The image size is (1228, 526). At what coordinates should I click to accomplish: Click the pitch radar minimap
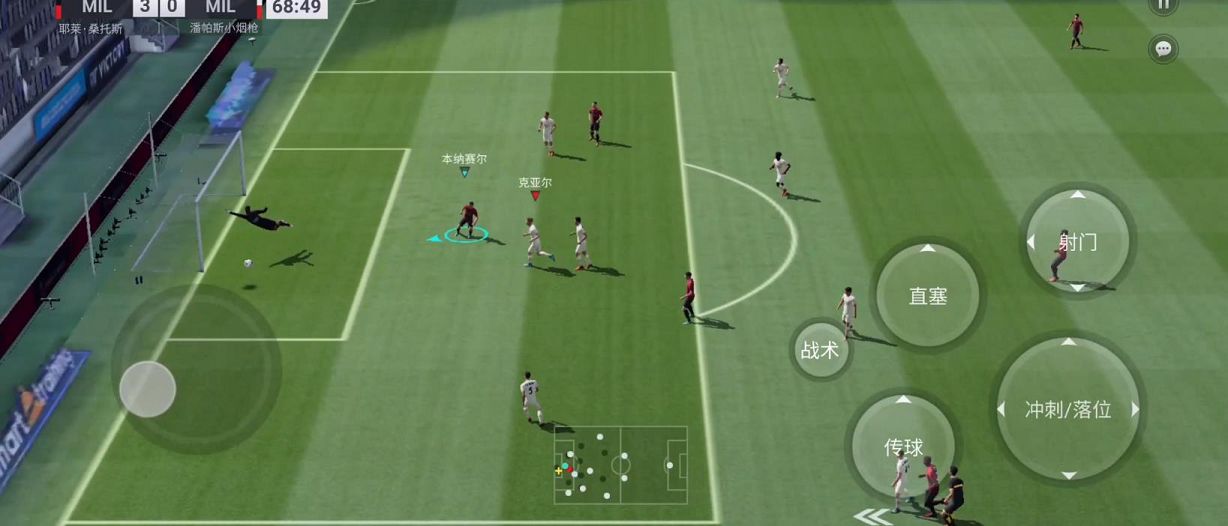coord(621,466)
